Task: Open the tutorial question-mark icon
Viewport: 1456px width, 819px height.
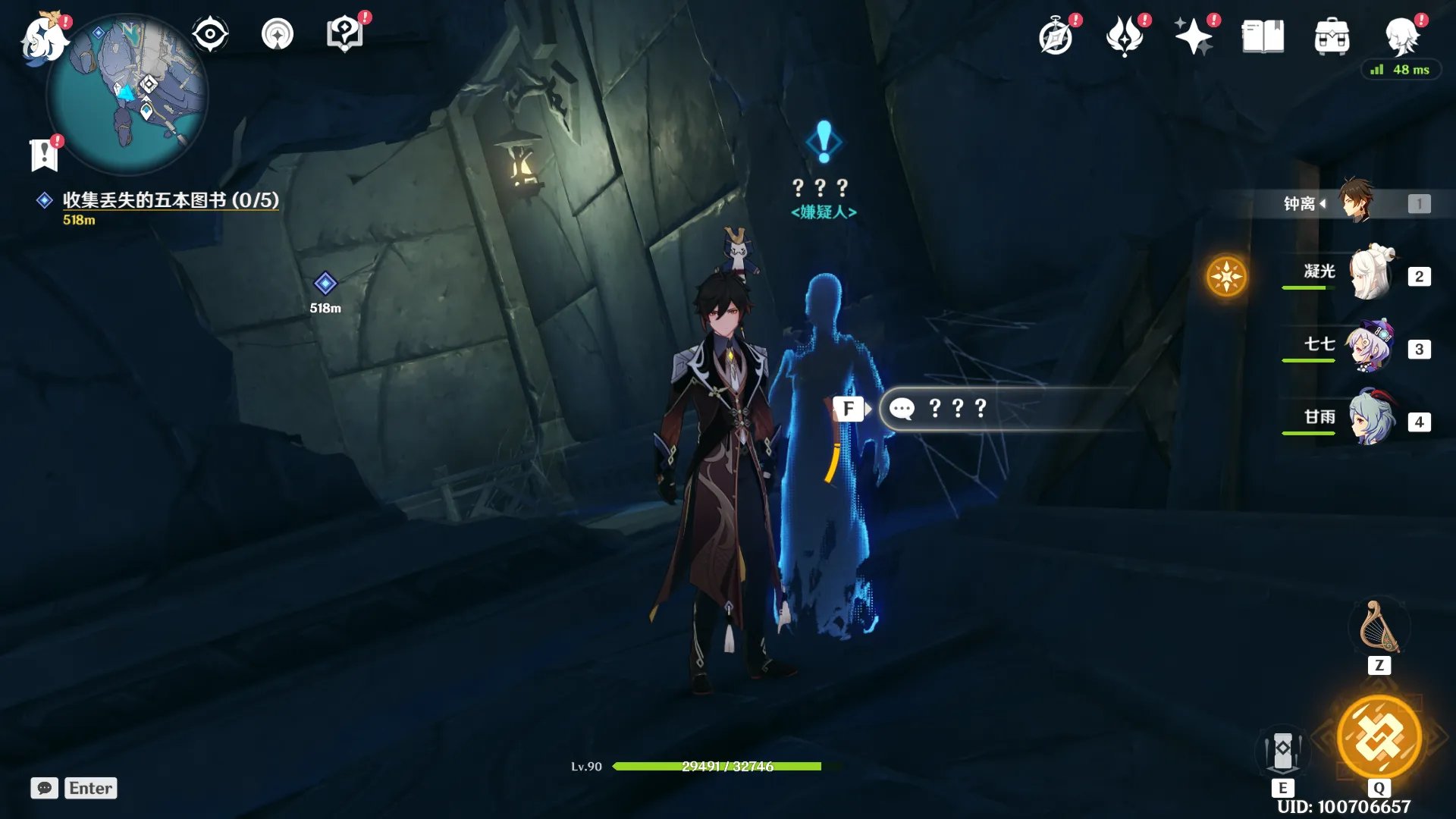Action: click(x=344, y=35)
